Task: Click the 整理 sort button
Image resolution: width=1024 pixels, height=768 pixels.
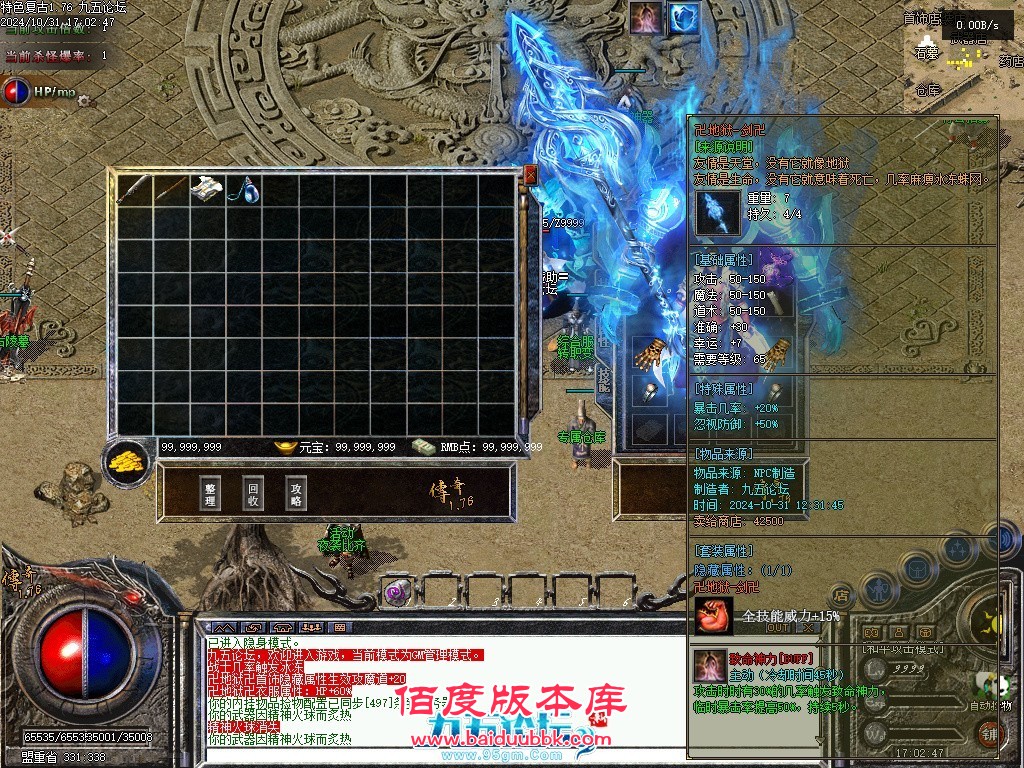Action: coord(210,492)
